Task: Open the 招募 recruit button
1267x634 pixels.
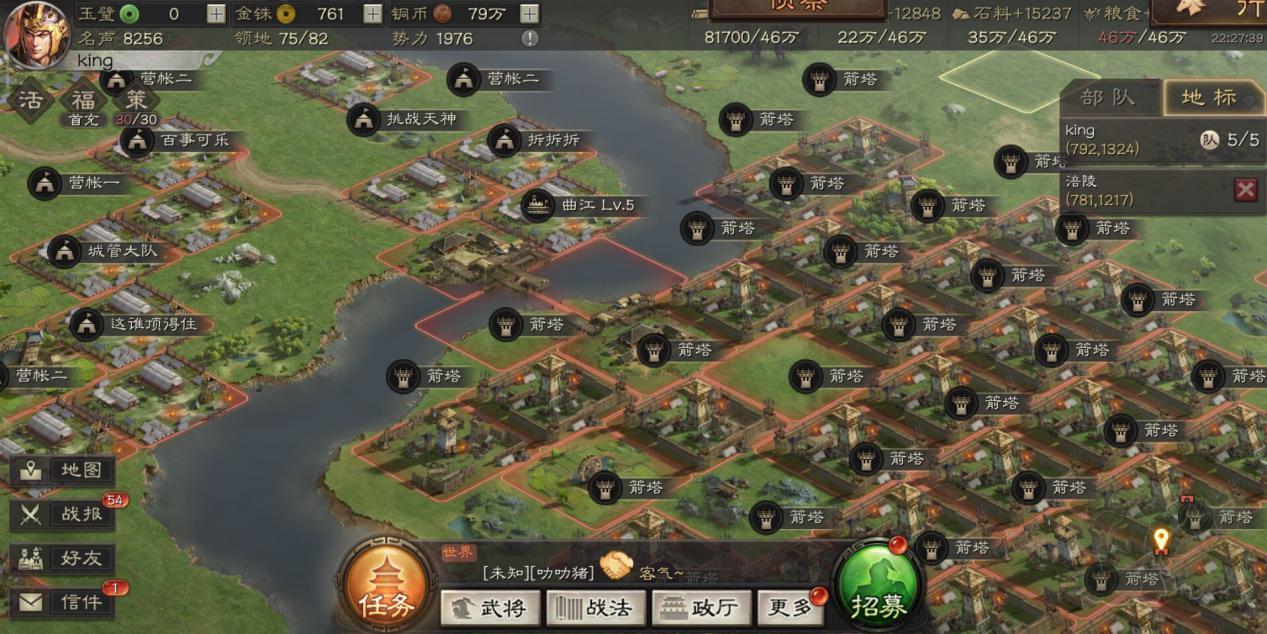Action: [x=877, y=592]
